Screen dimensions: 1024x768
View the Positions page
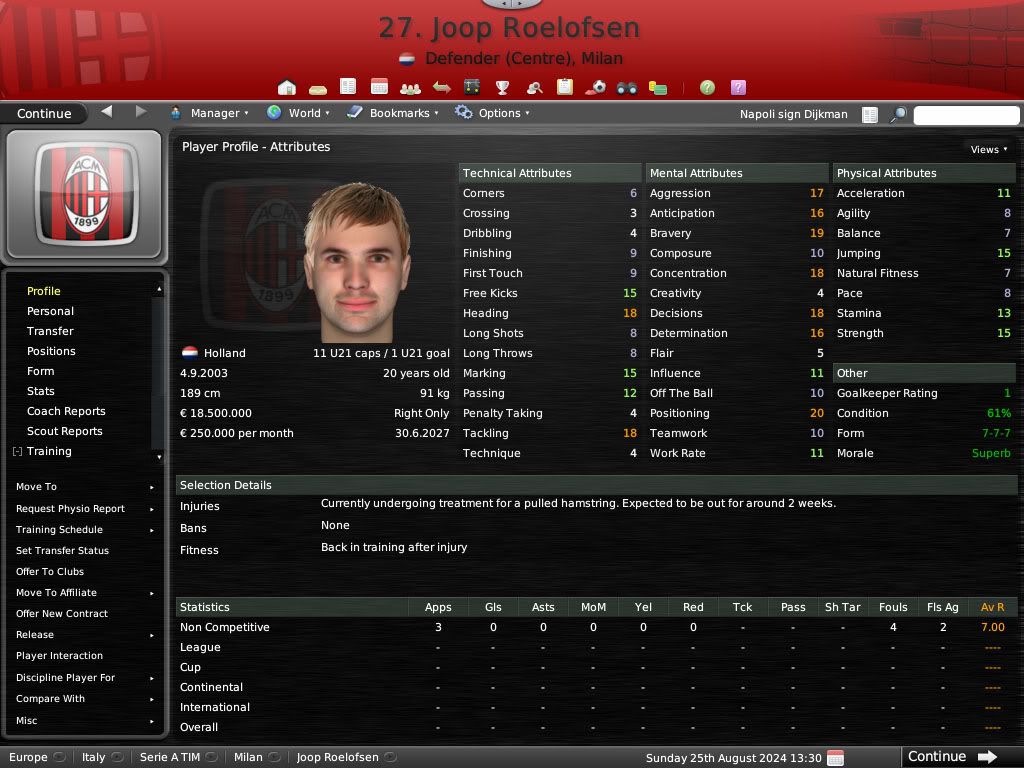51,351
